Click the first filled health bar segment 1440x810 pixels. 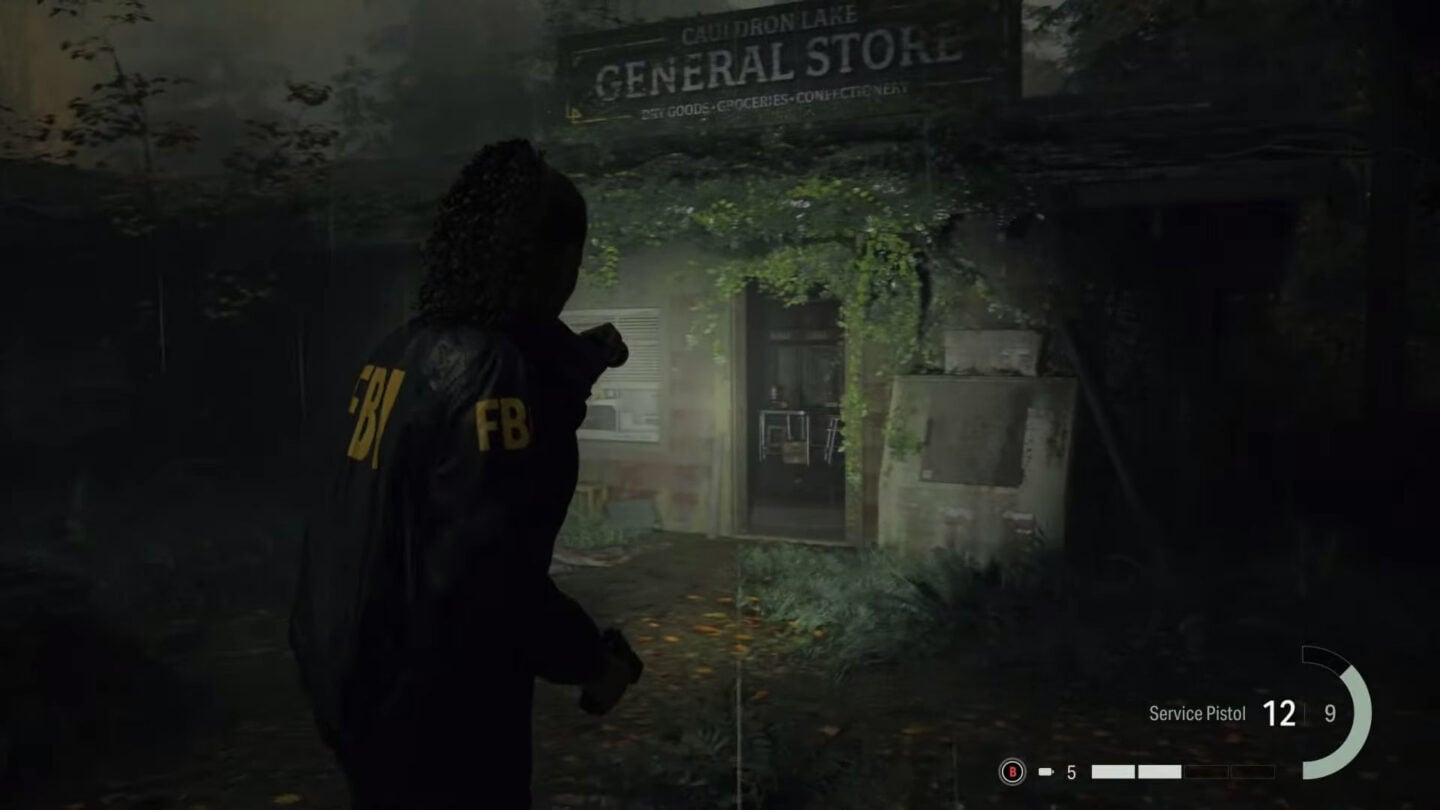1113,770
